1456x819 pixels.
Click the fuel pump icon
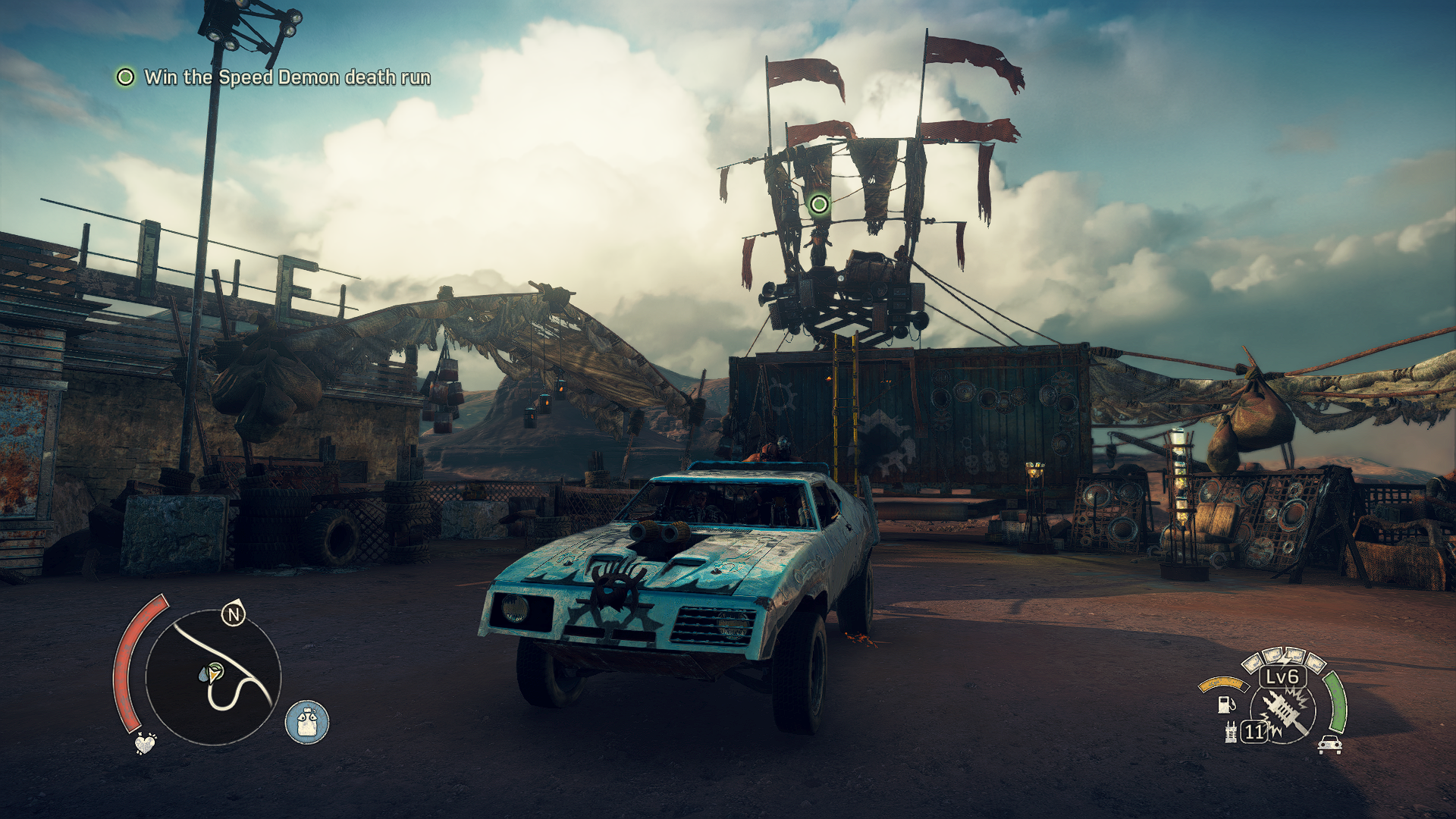[1225, 704]
